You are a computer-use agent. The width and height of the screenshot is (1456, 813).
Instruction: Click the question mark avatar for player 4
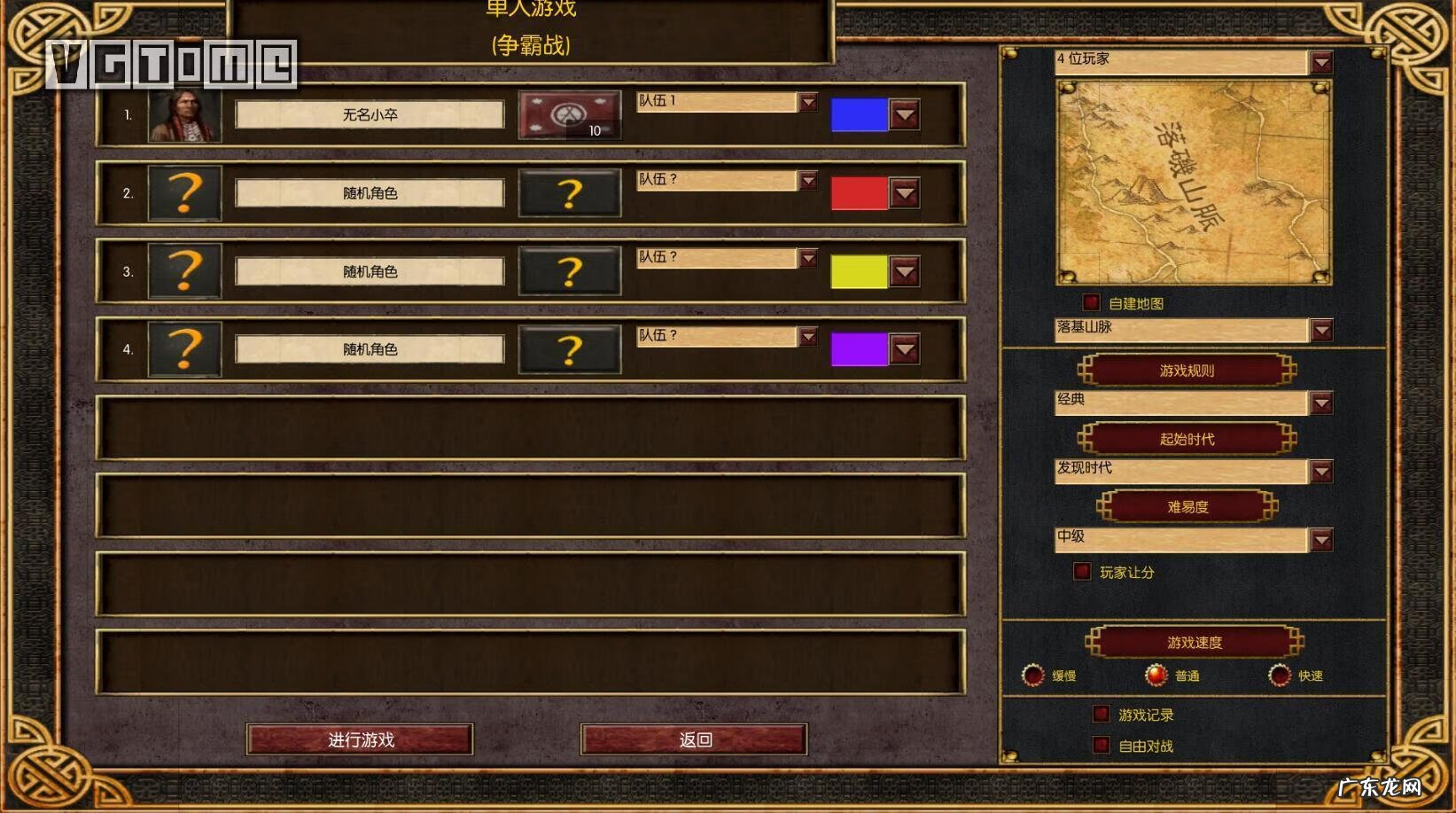(183, 348)
